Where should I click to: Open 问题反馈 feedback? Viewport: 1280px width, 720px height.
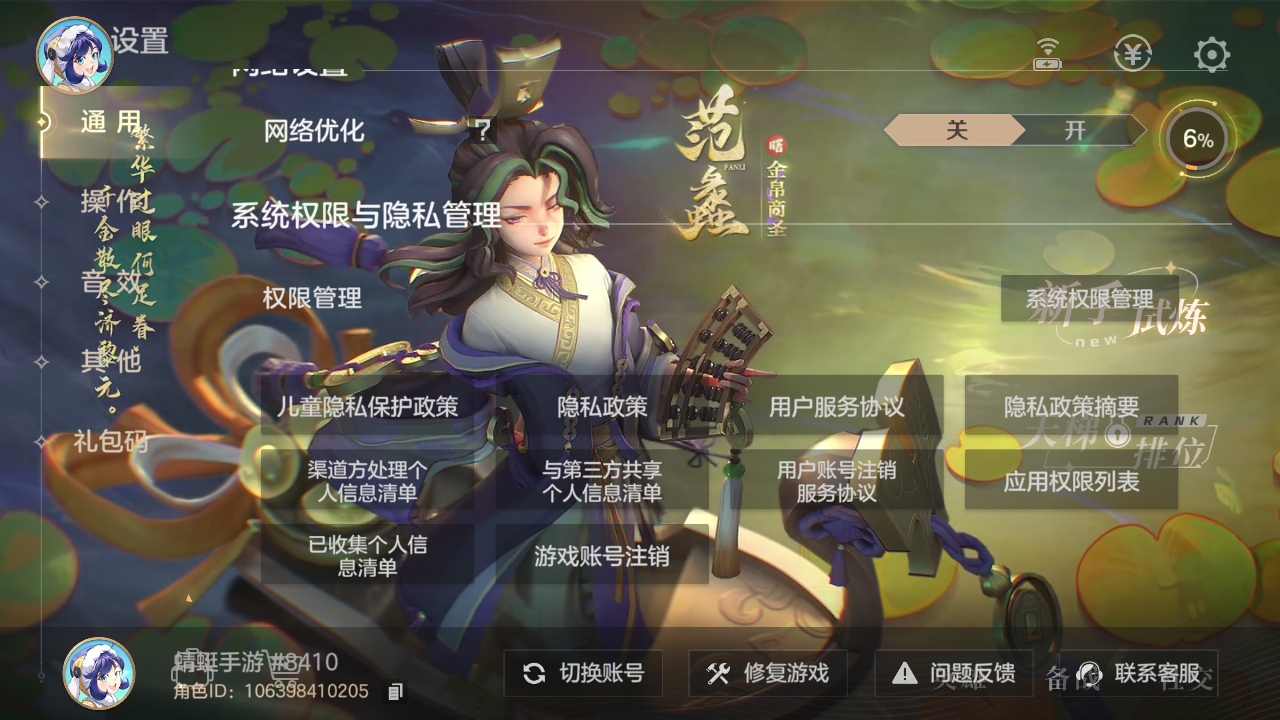click(x=954, y=673)
